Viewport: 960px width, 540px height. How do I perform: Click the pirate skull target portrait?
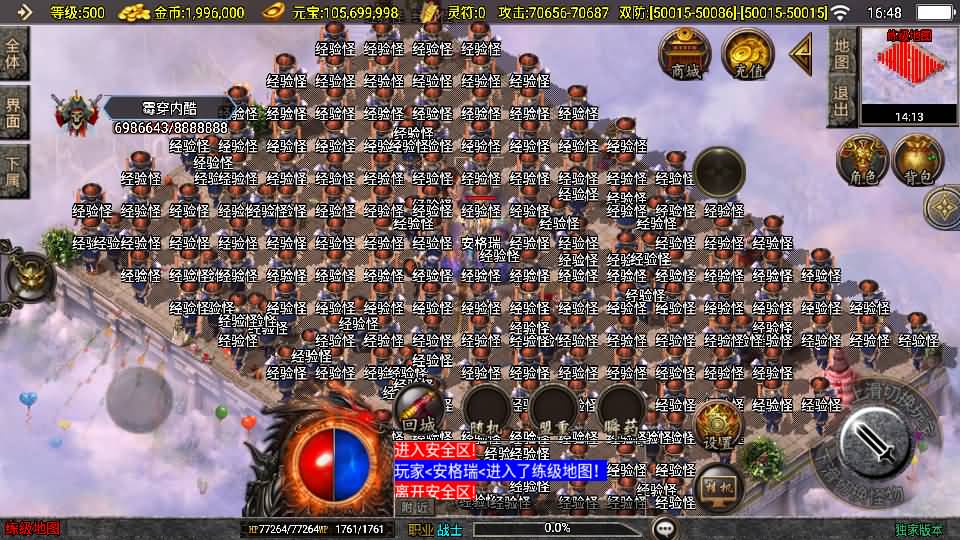click(76, 113)
